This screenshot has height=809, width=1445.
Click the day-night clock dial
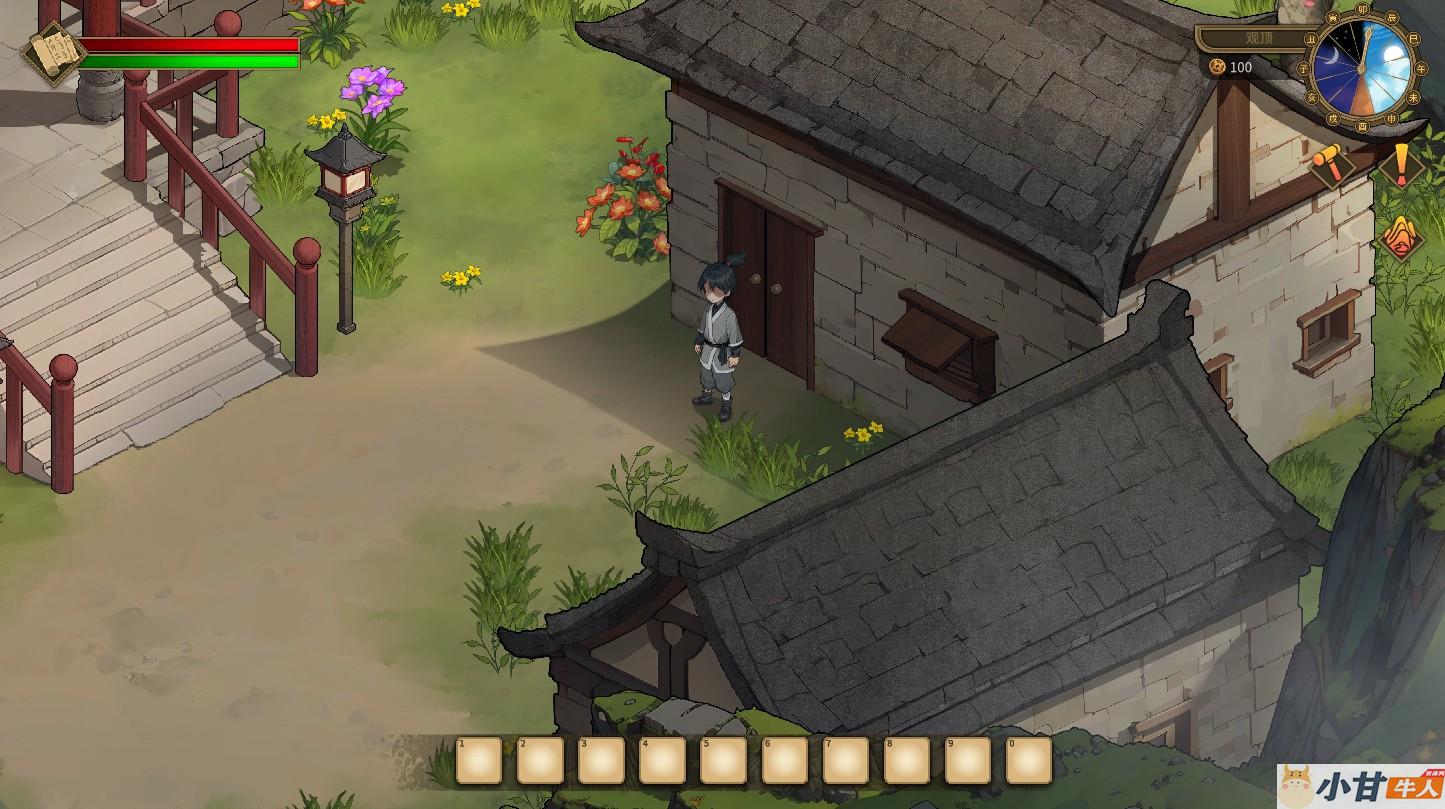pyautogui.click(x=1361, y=68)
